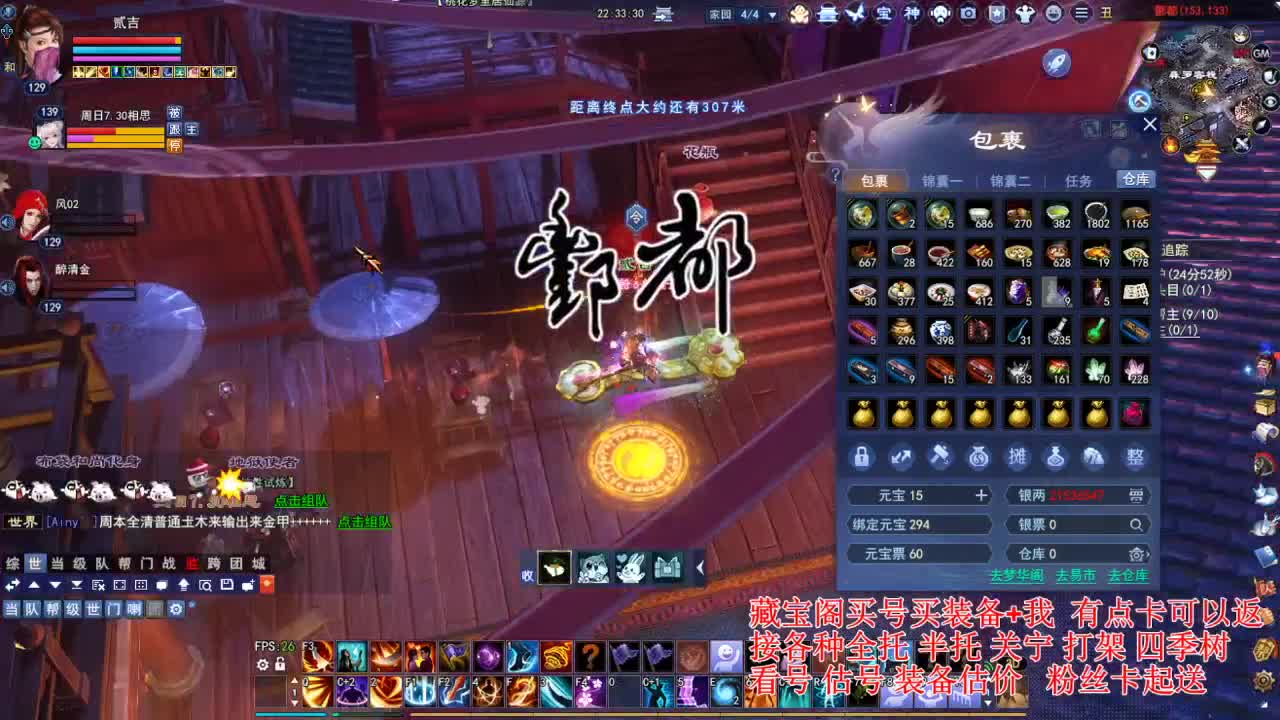
Task: Click the 宝 treasure icon in top bar
Action: [884, 14]
